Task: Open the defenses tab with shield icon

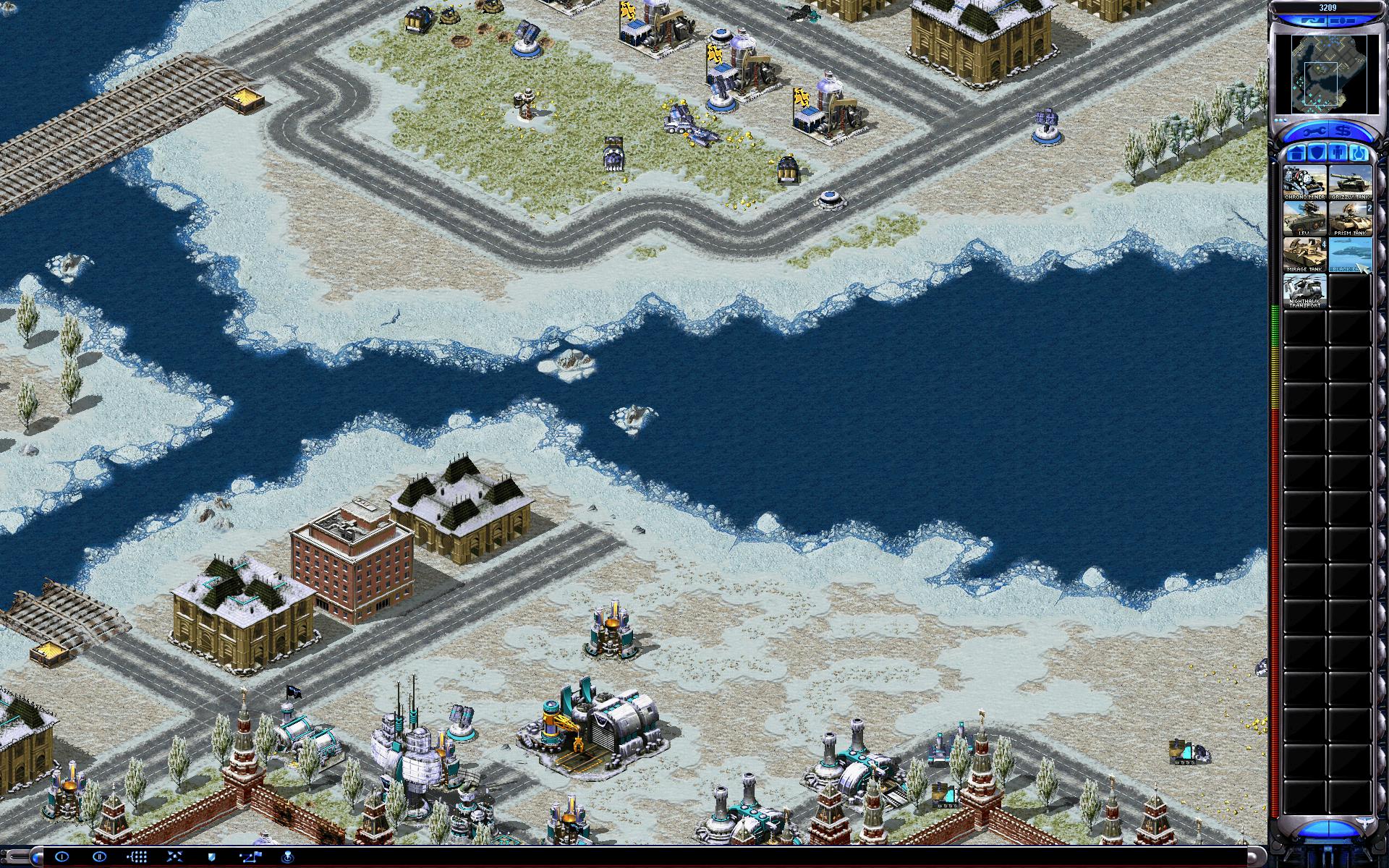Action: [1317, 153]
